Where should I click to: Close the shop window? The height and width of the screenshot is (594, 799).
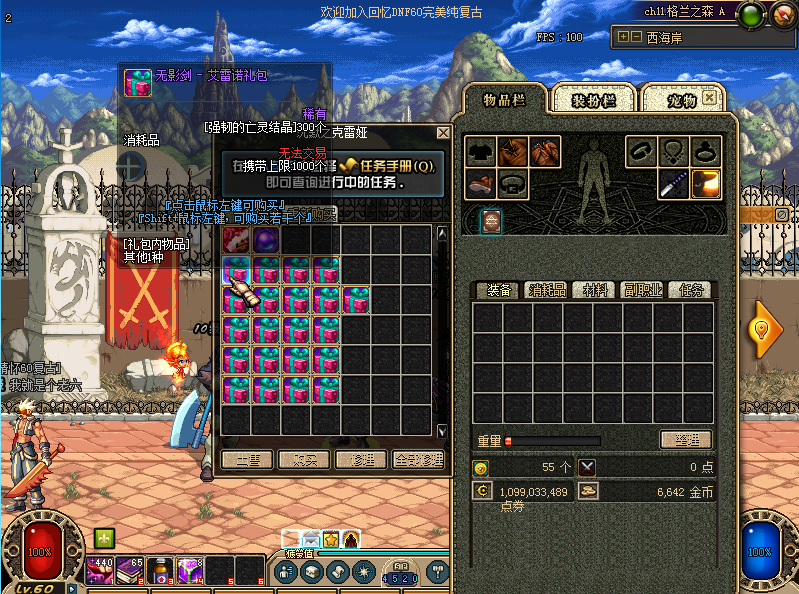[x=443, y=132]
